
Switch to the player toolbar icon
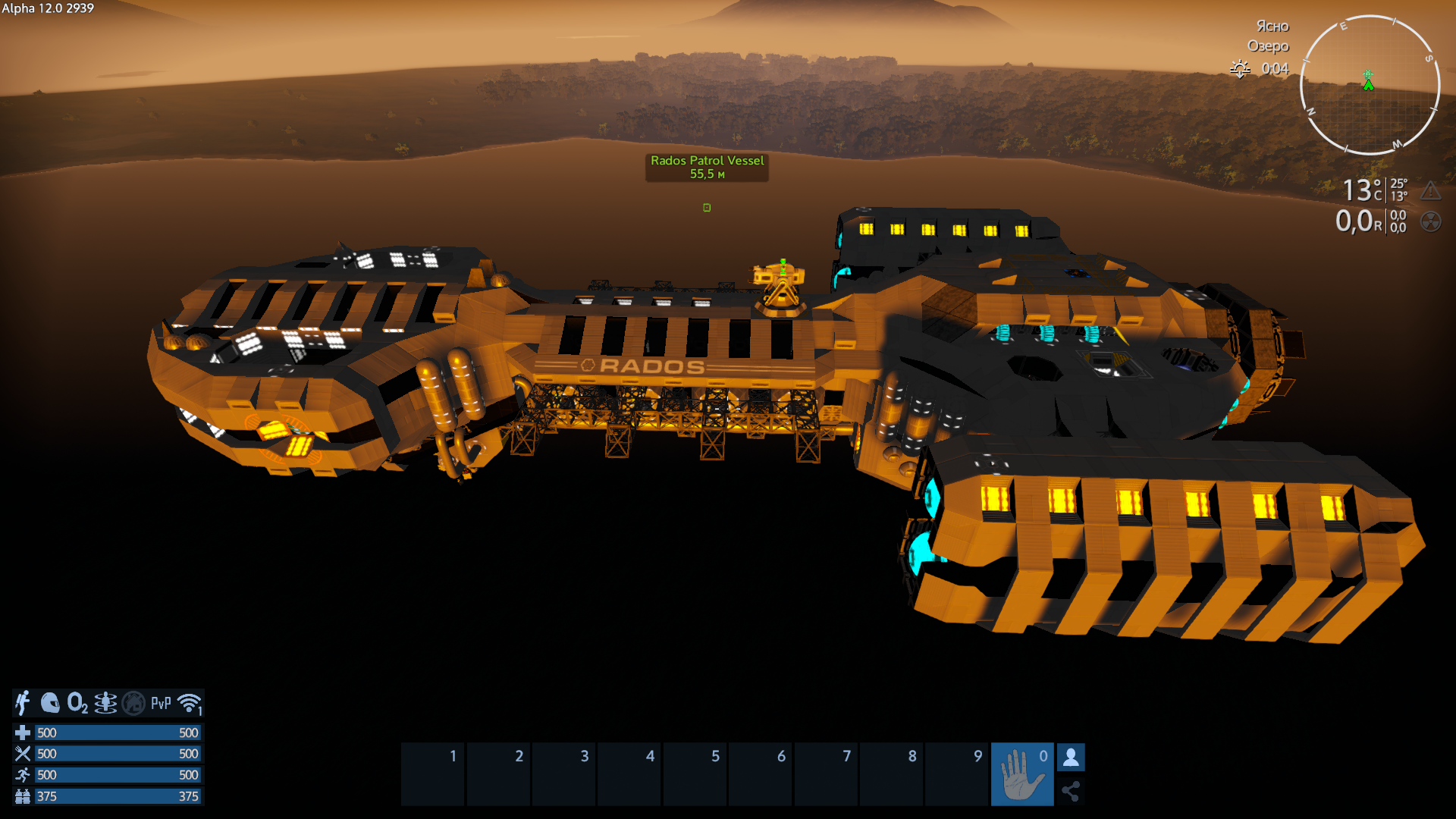(1071, 757)
